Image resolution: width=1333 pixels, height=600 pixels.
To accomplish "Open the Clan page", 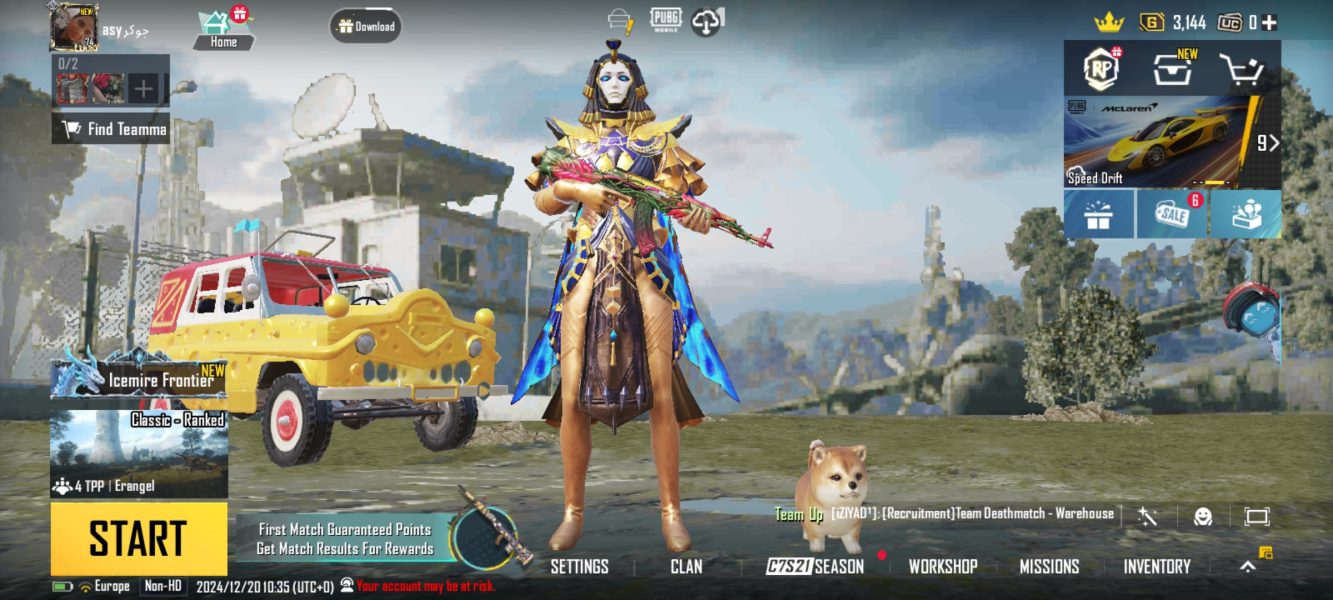I will click(686, 566).
